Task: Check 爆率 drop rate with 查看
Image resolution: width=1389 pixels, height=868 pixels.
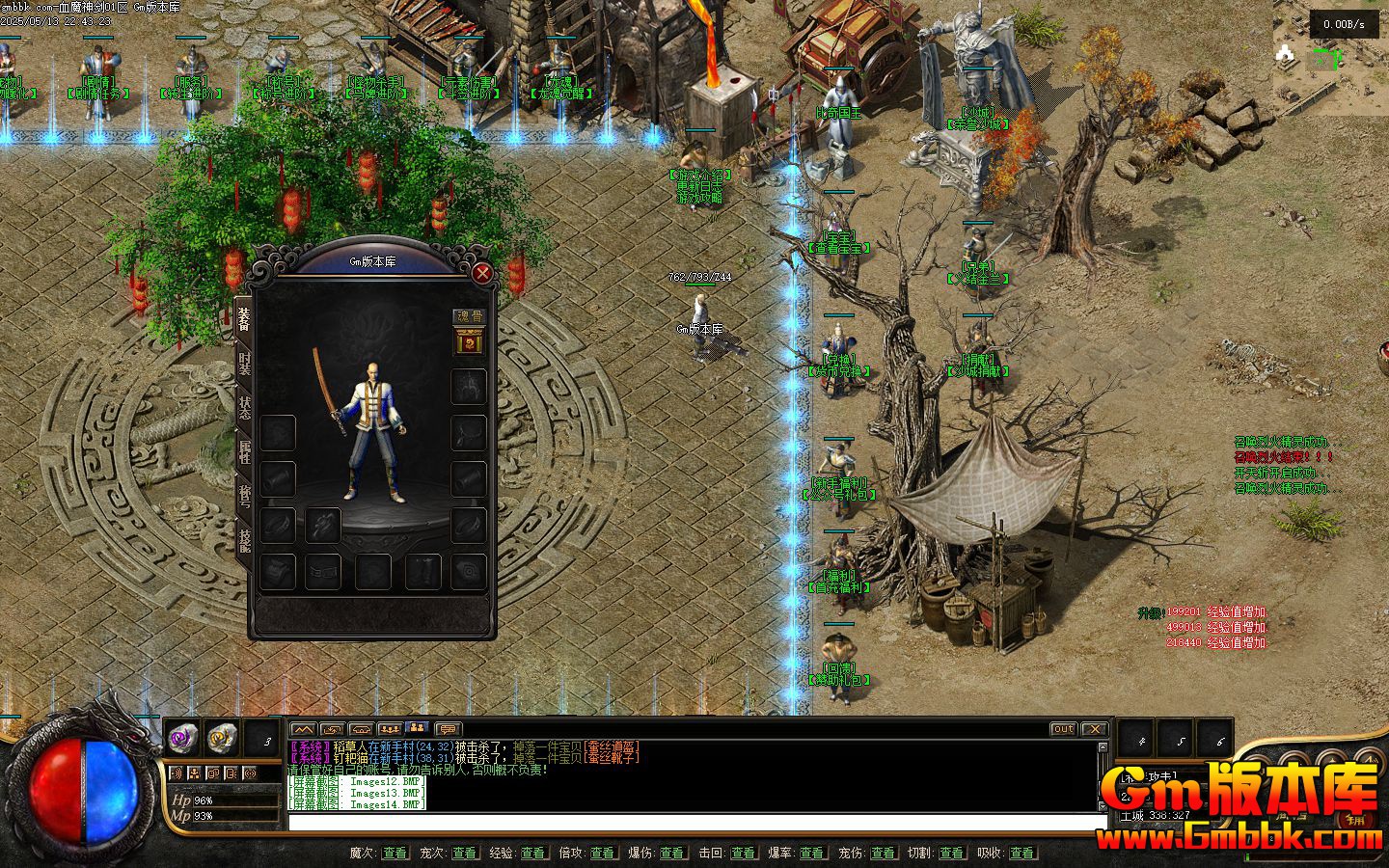Action: pyautogui.click(x=812, y=853)
